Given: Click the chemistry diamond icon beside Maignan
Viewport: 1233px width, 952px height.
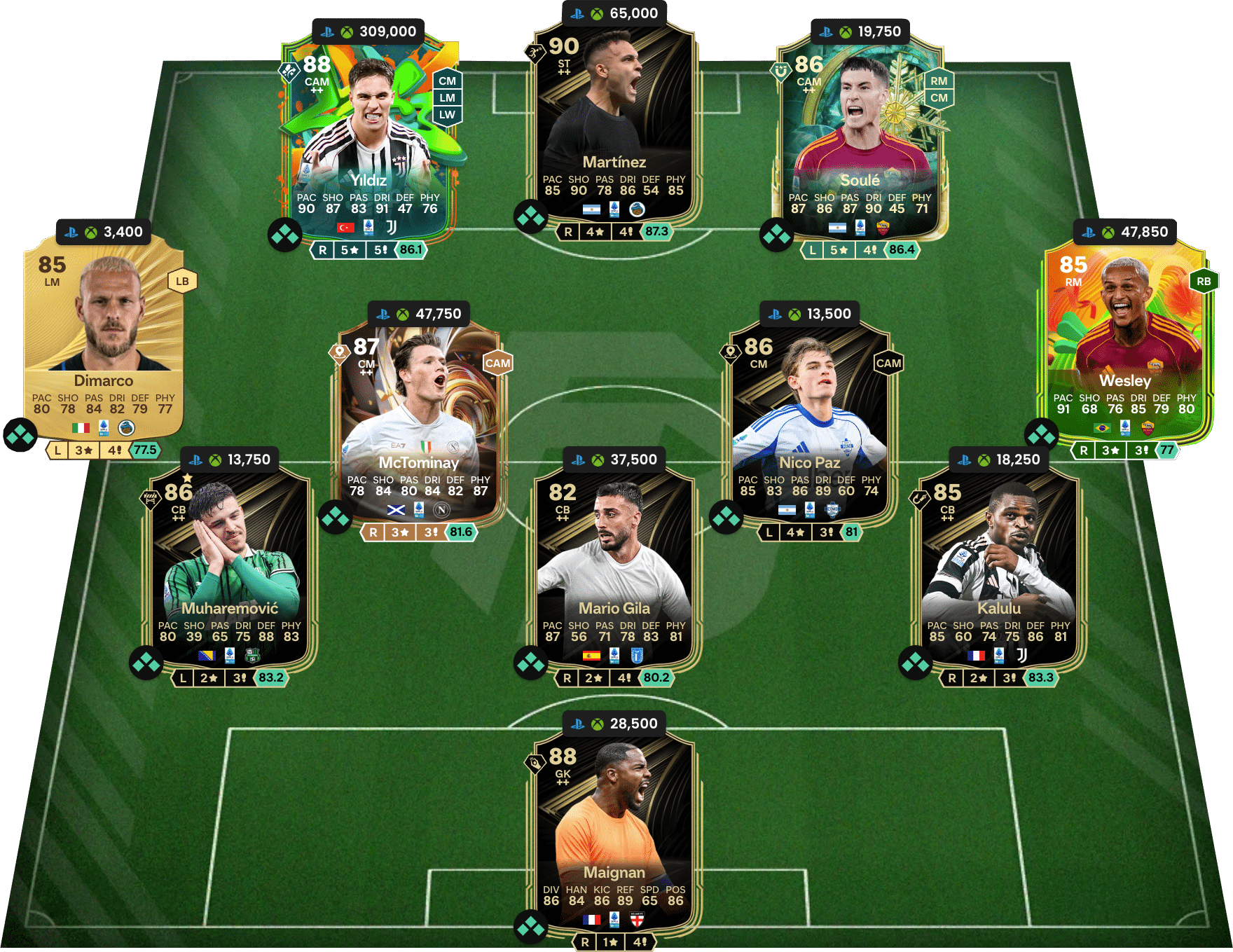Looking at the screenshot, I should (530, 926).
